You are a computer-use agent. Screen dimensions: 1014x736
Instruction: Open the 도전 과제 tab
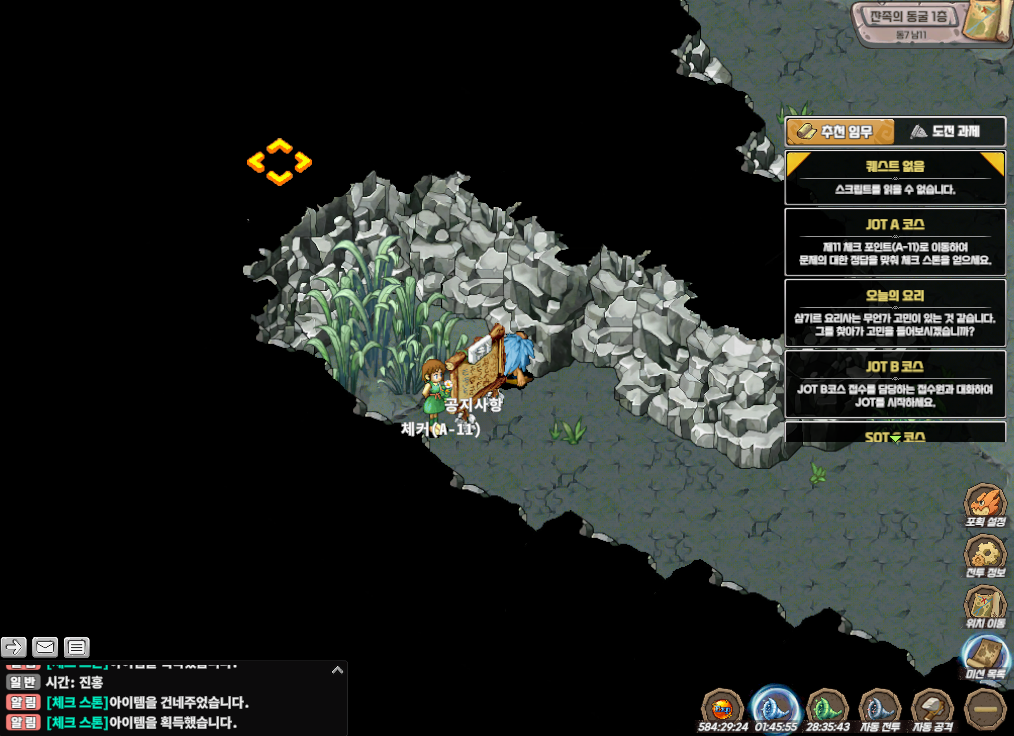[945, 132]
